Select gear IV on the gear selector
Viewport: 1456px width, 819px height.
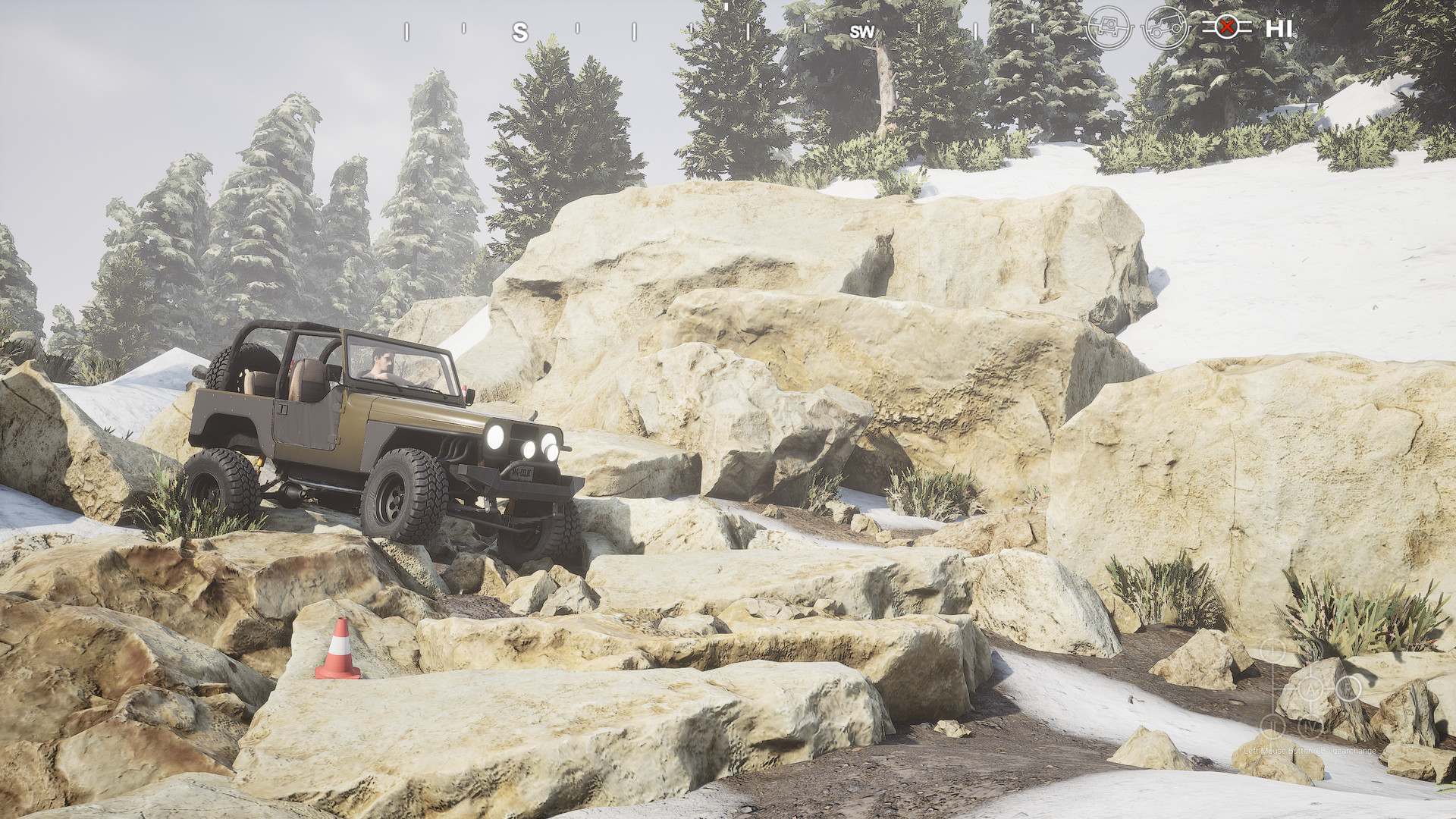[1309, 726]
